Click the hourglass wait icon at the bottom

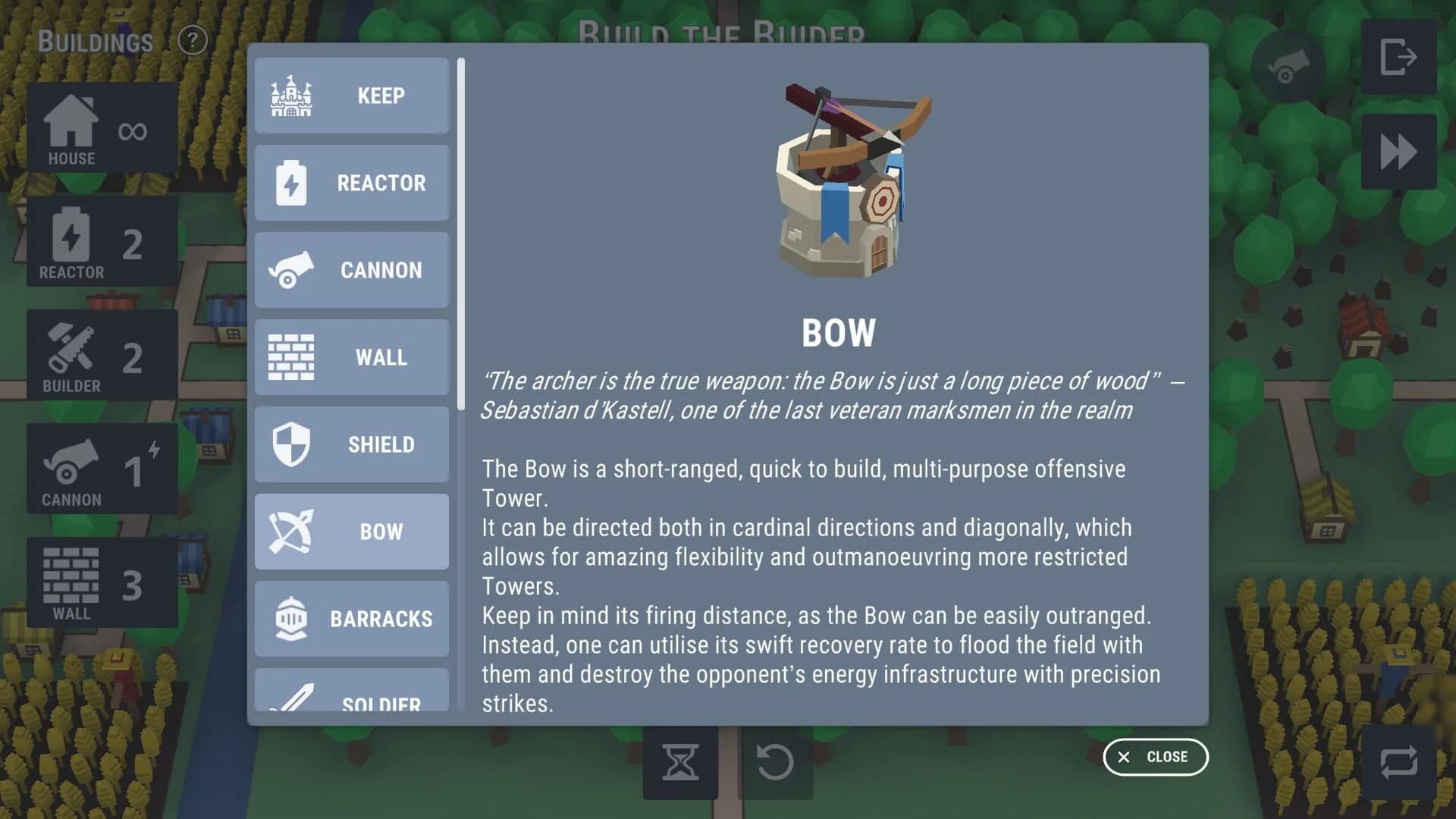680,764
